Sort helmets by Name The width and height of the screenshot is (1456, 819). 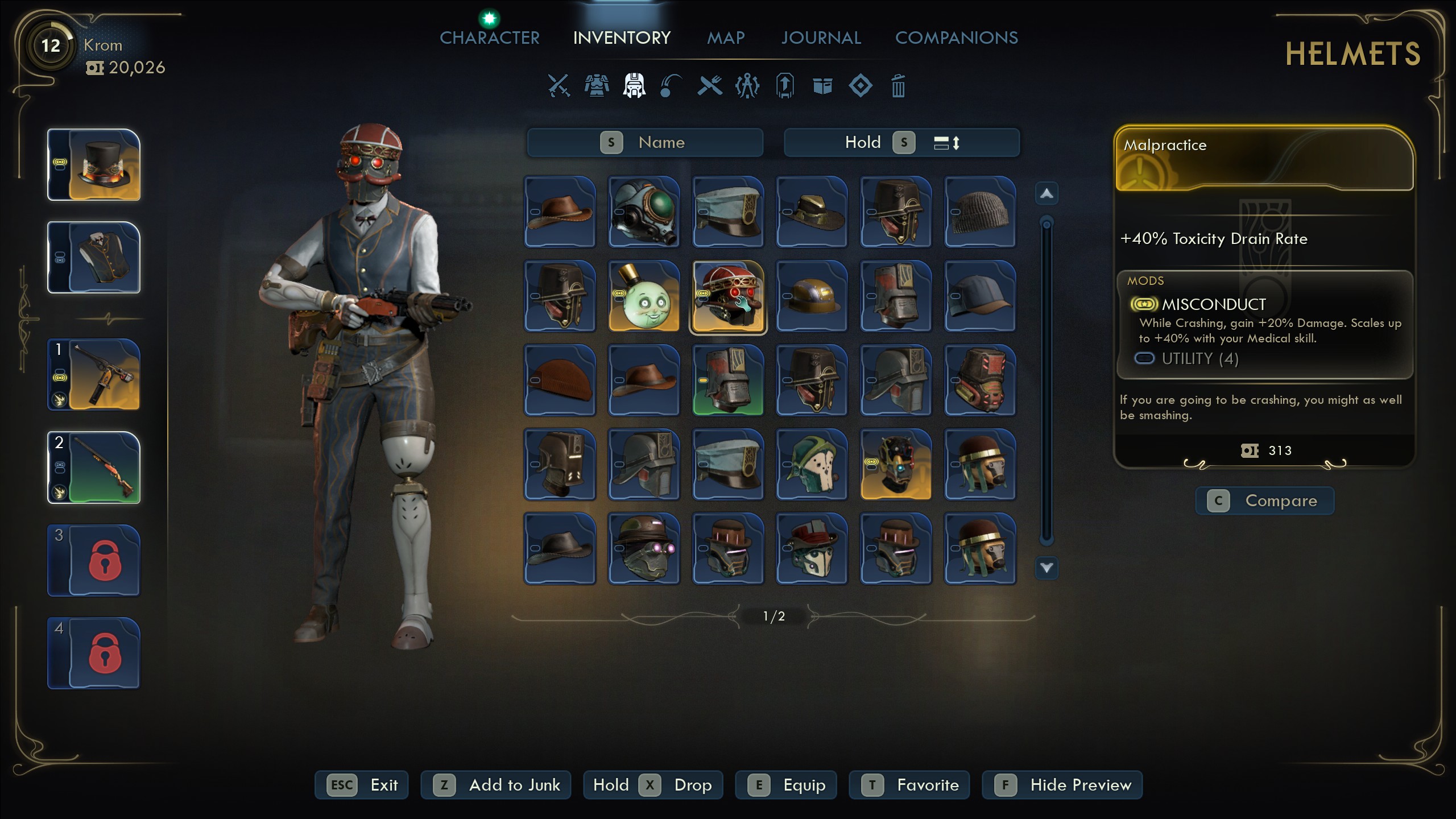click(x=645, y=142)
